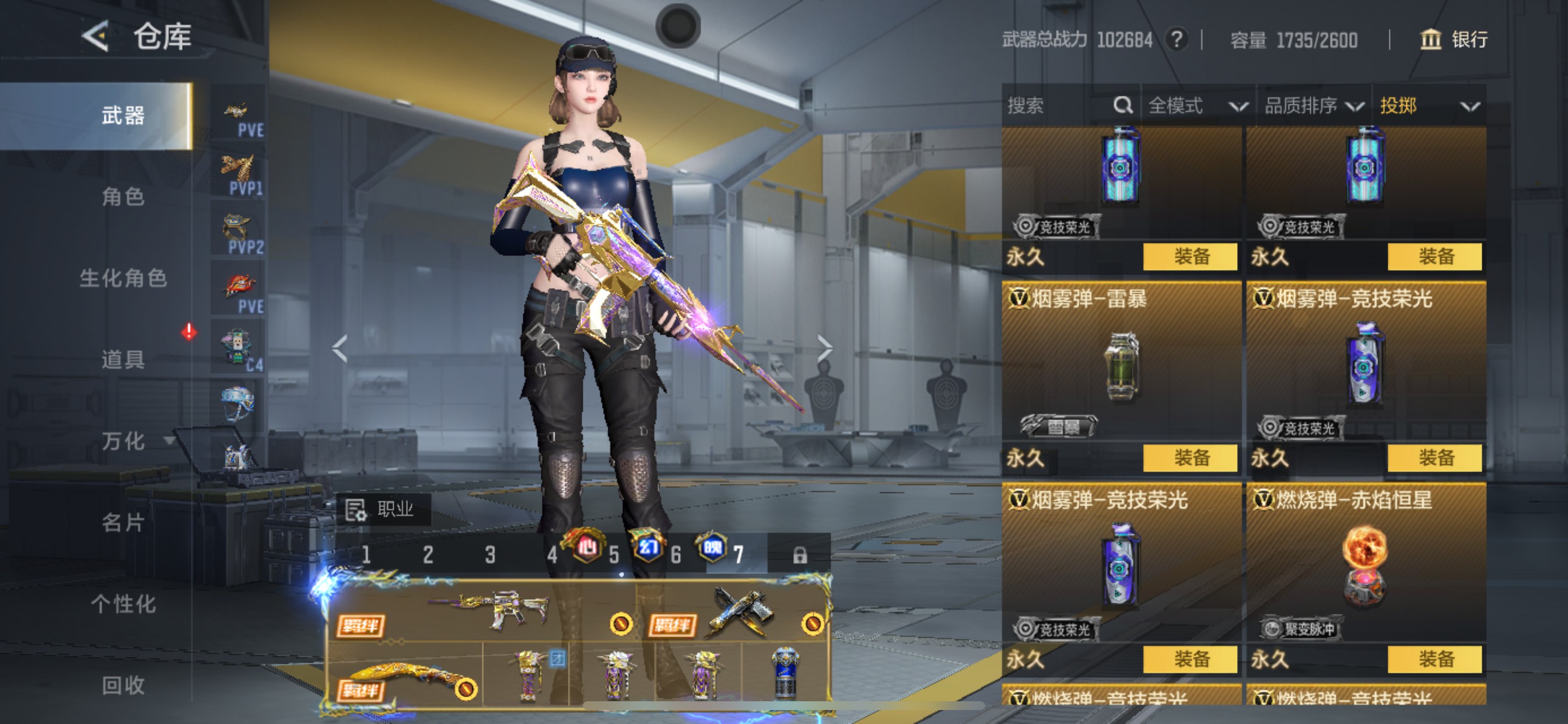Select the PVP2 loadout preset
The image size is (1568, 724).
tap(239, 233)
